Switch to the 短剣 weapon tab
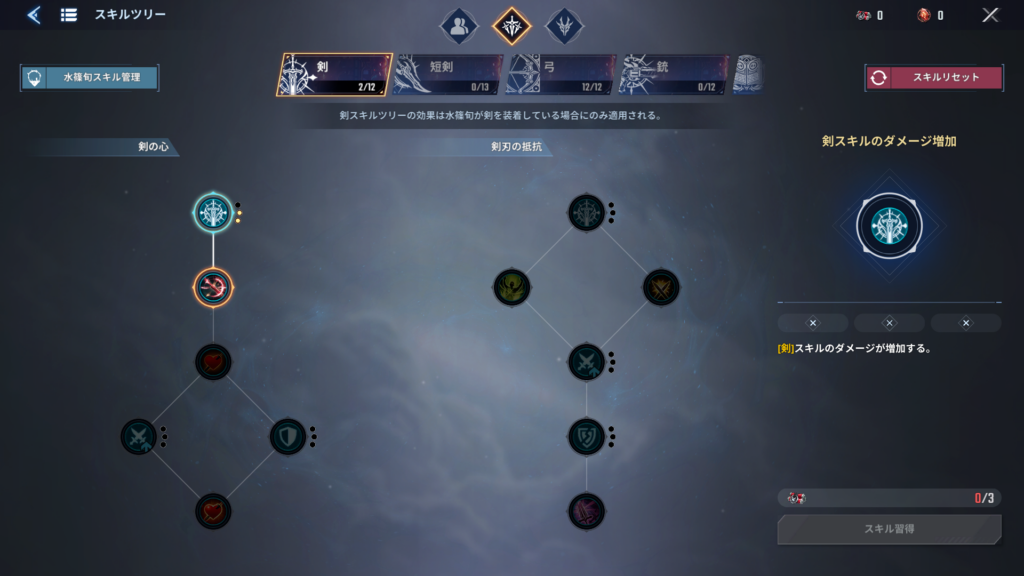The height and width of the screenshot is (576, 1024). point(447,75)
